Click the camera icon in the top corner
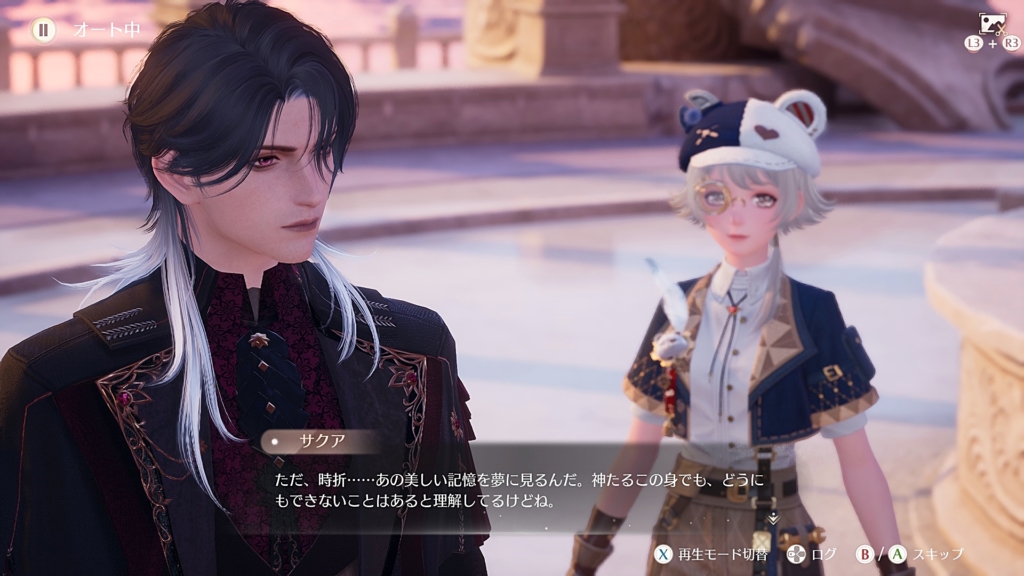 coord(992,24)
